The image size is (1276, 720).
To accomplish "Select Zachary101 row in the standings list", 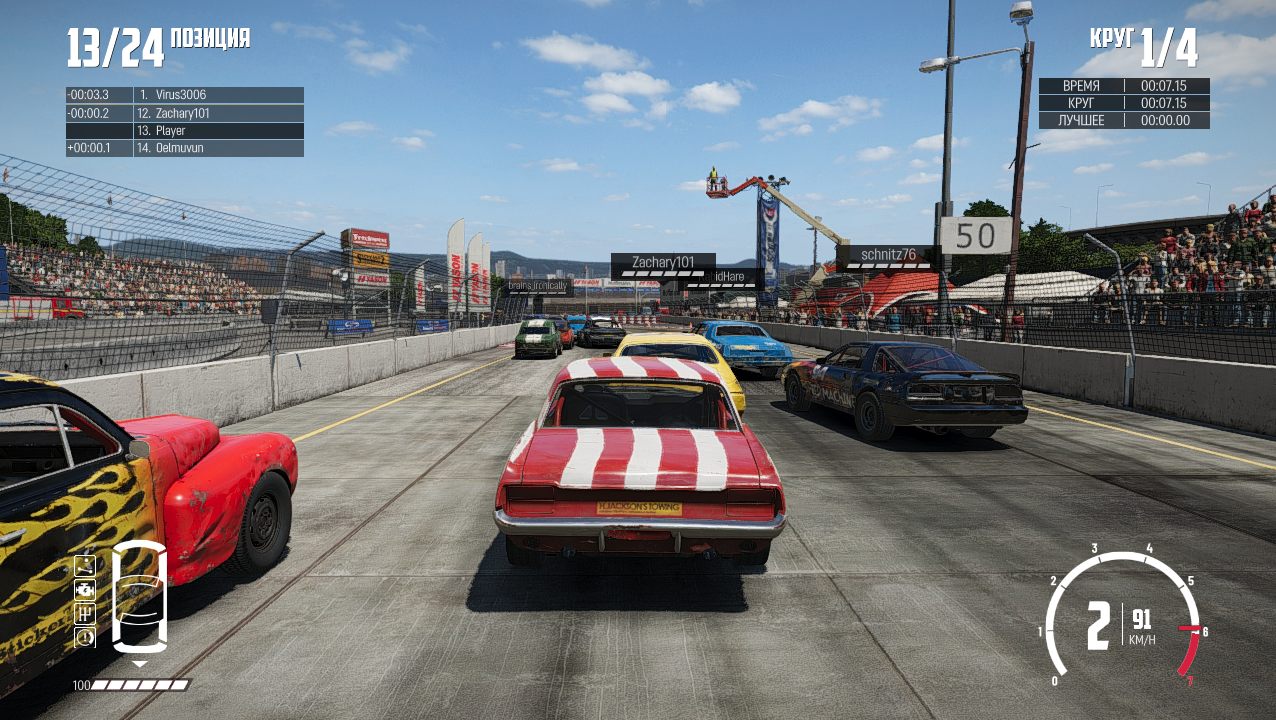I will 185,113.
